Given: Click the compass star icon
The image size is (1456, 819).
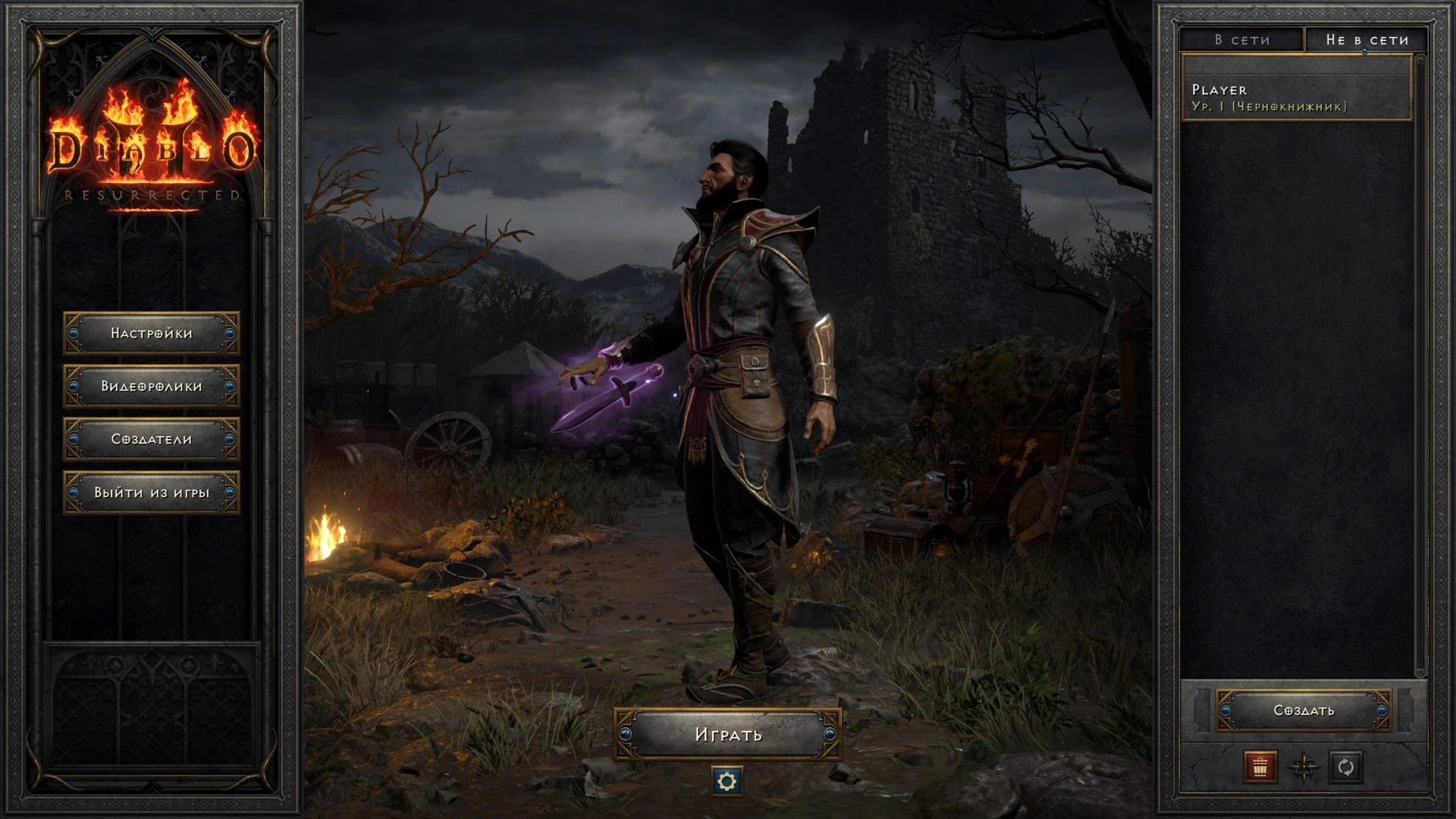Looking at the screenshot, I should point(1304,767).
